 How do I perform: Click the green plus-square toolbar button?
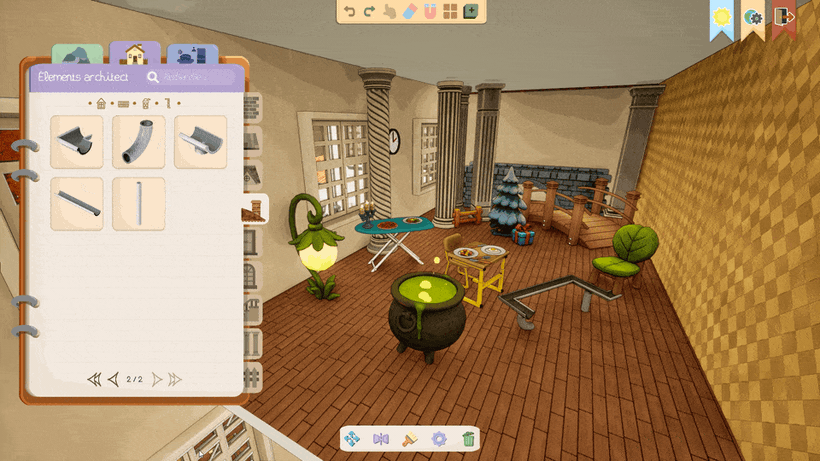[470, 12]
